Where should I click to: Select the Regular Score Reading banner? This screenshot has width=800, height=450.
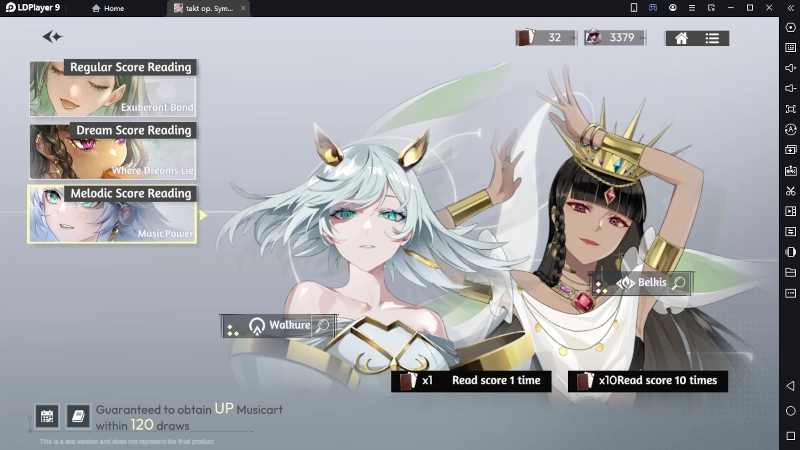112,88
